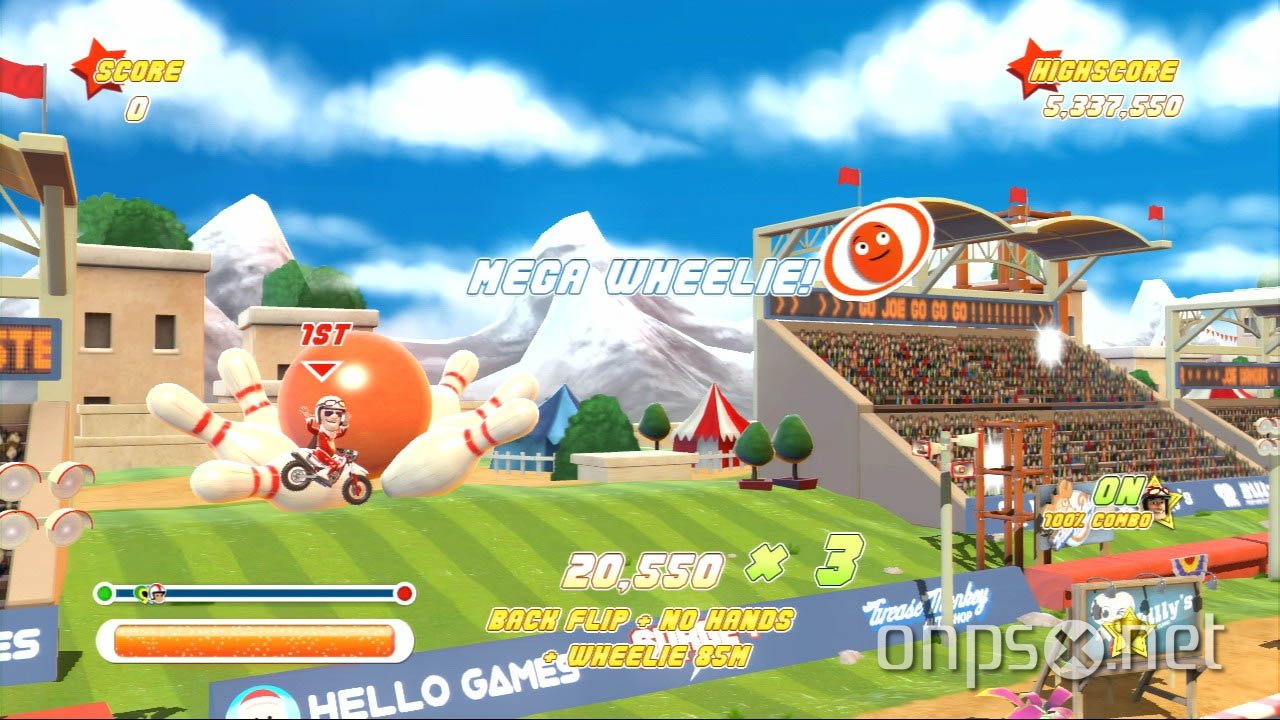Click the rider helmet marker on the progress bar
Screen dimensions: 1280x720
156,592
